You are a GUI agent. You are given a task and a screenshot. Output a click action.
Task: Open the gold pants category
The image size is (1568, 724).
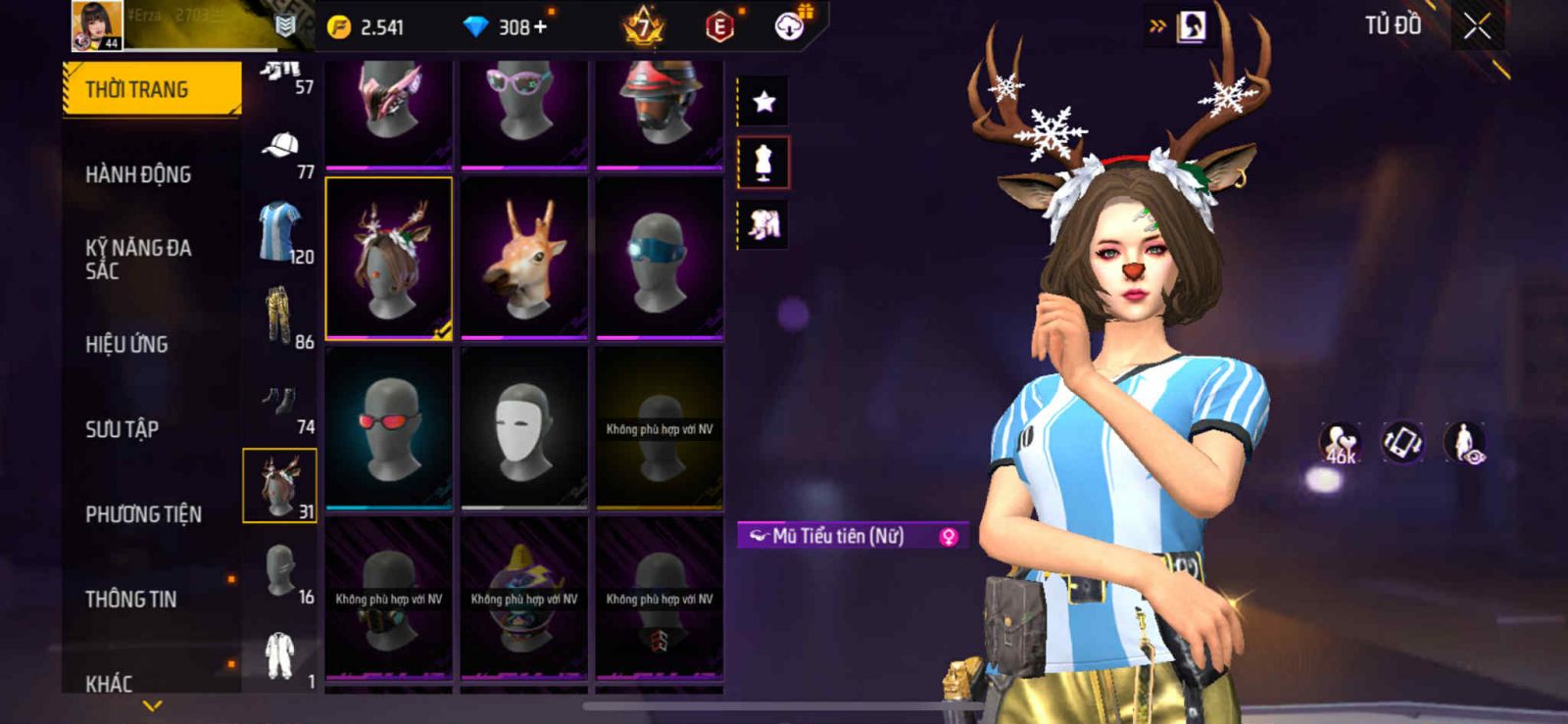279,315
